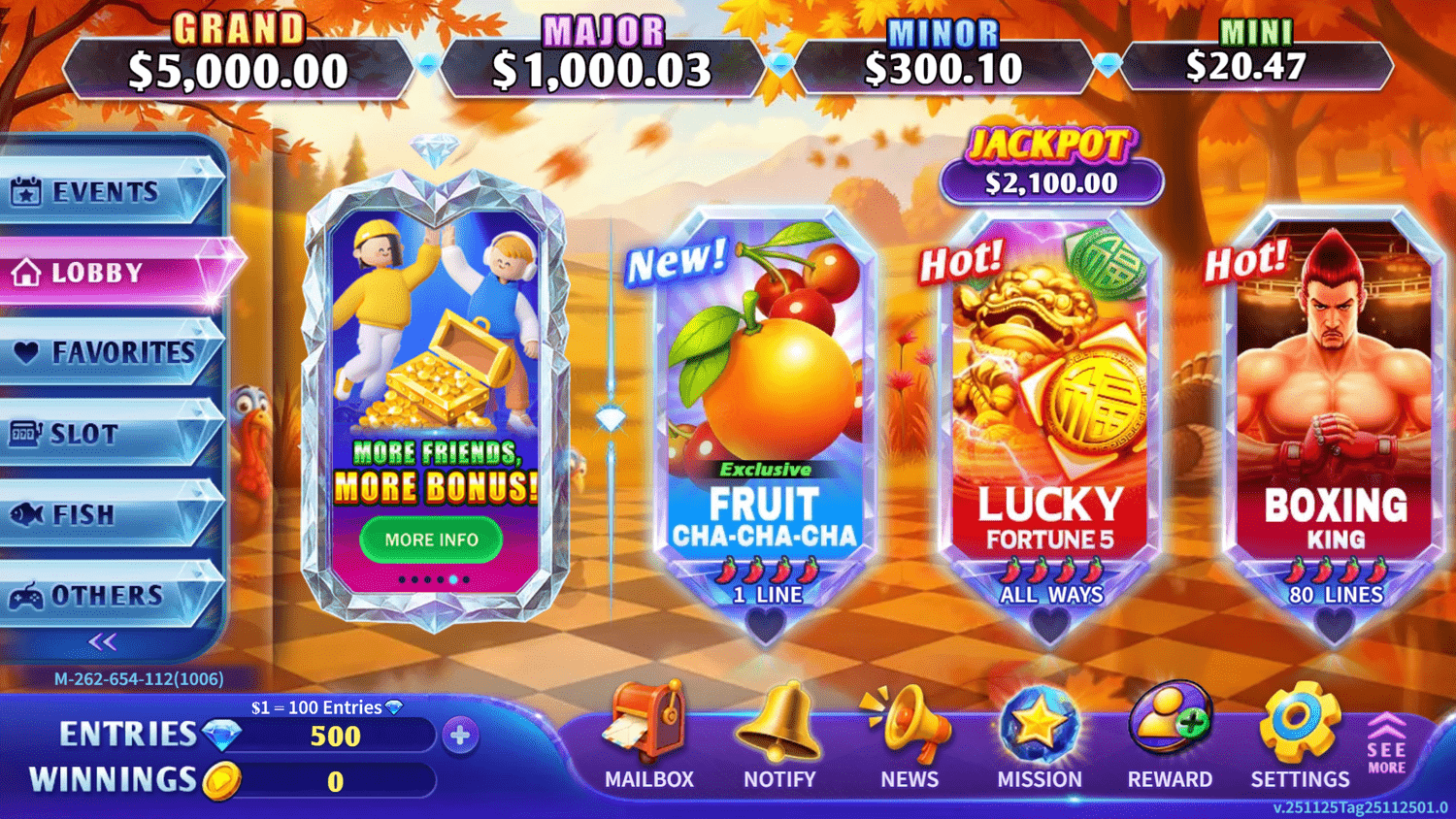The width and height of the screenshot is (1456, 819).
Task: Open the Events tab
Action: point(105,192)
